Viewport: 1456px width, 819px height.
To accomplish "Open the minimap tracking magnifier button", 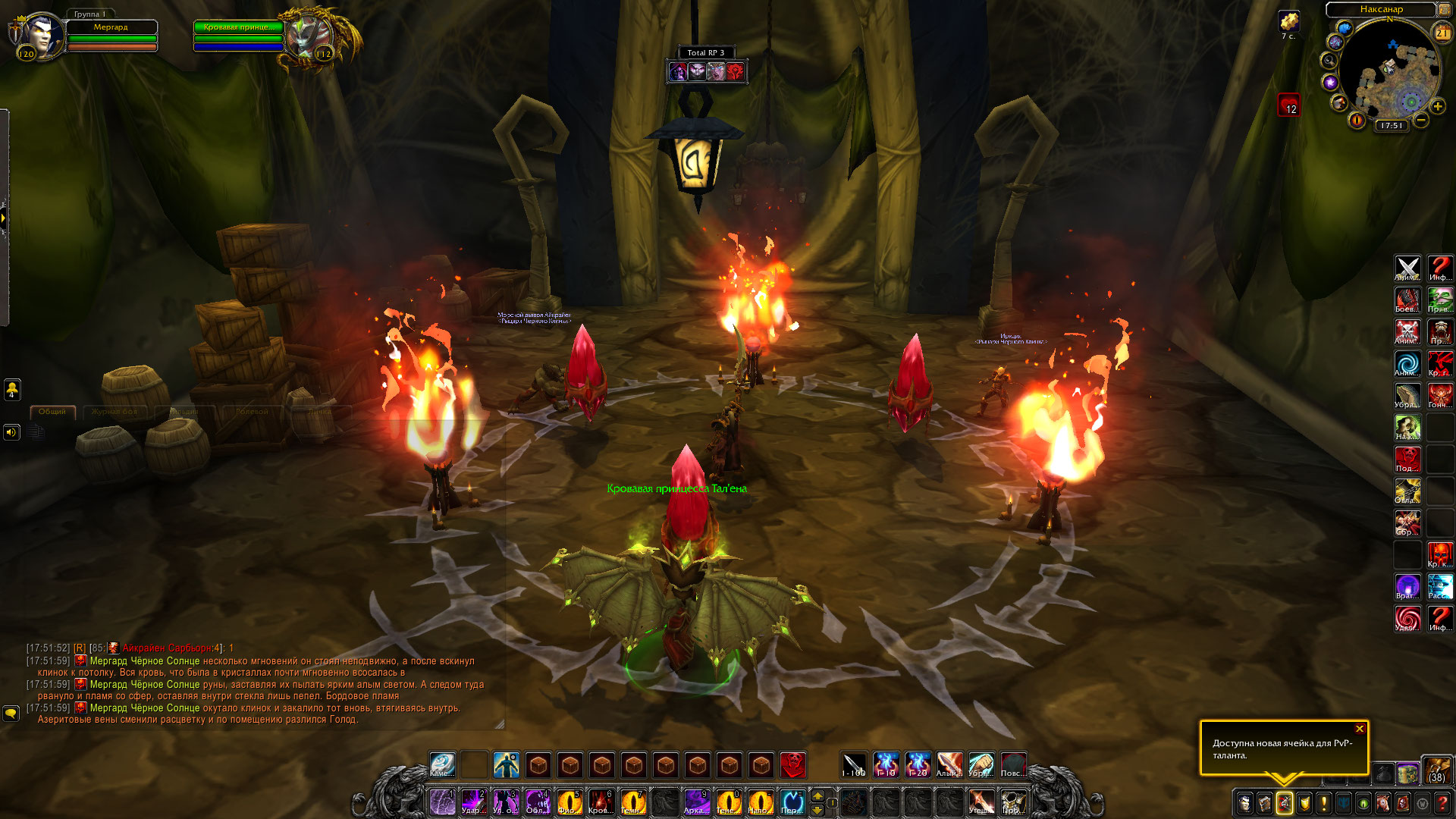I will [1329, 60].
